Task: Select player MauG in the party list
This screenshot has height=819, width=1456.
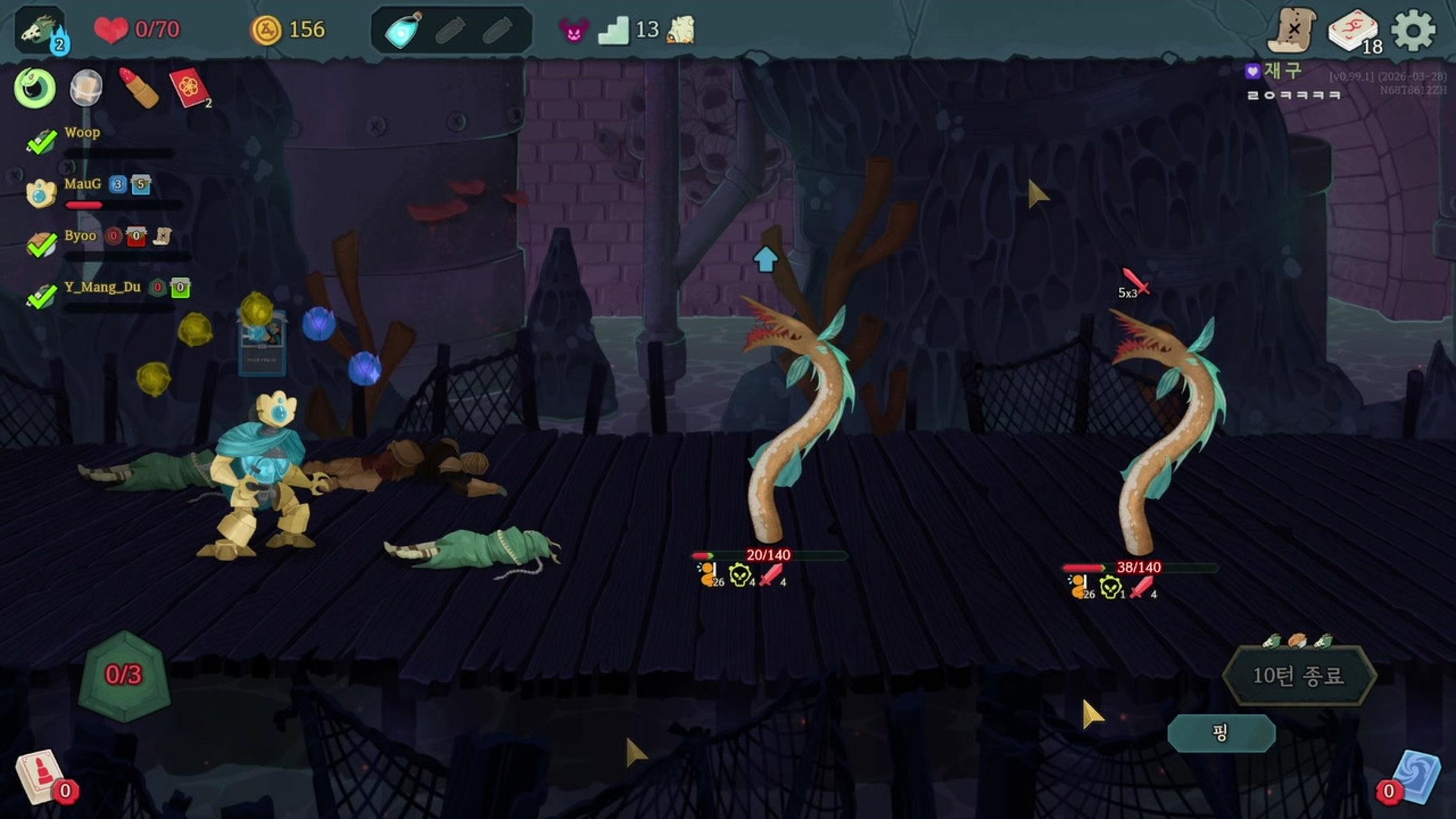Action: [83, 184]
